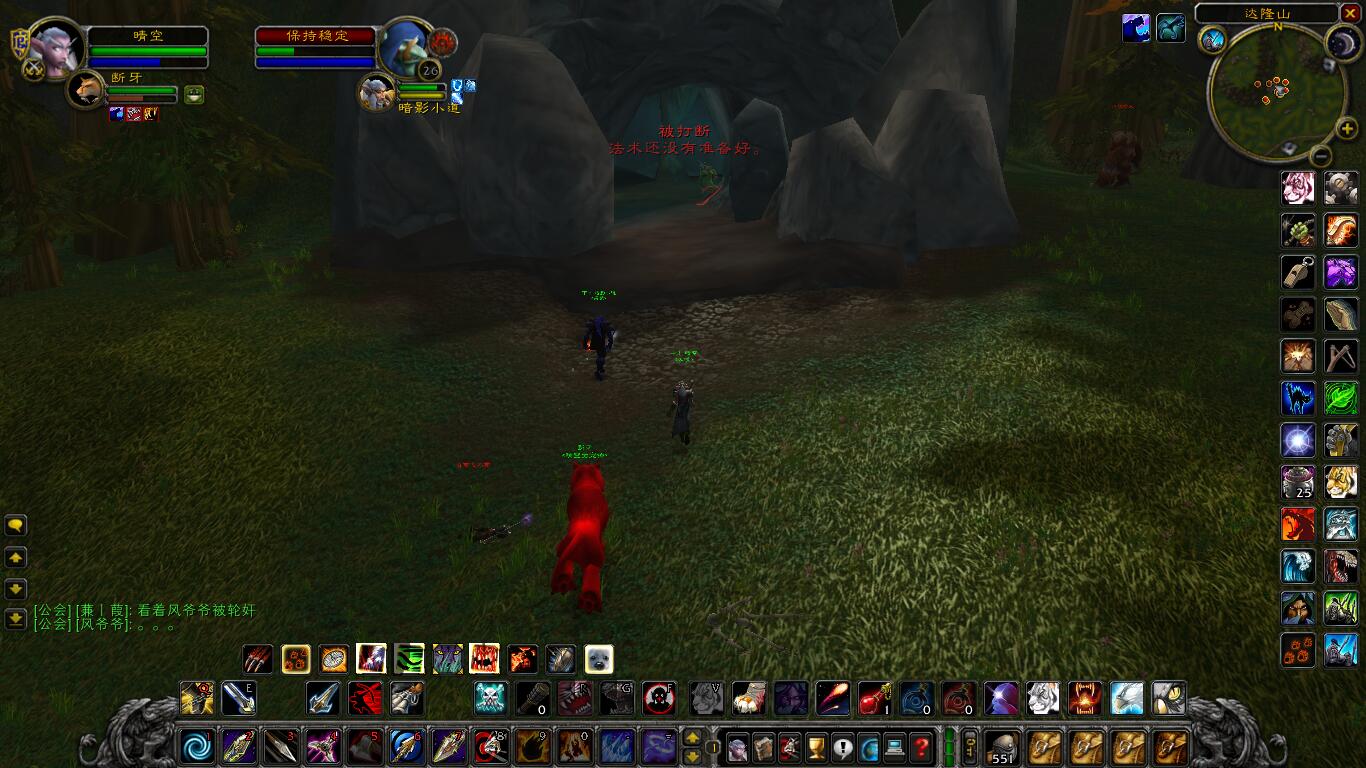Use the whistle ability icon
Viewport: 1366px width, 768px height.
pos(1298,272)
